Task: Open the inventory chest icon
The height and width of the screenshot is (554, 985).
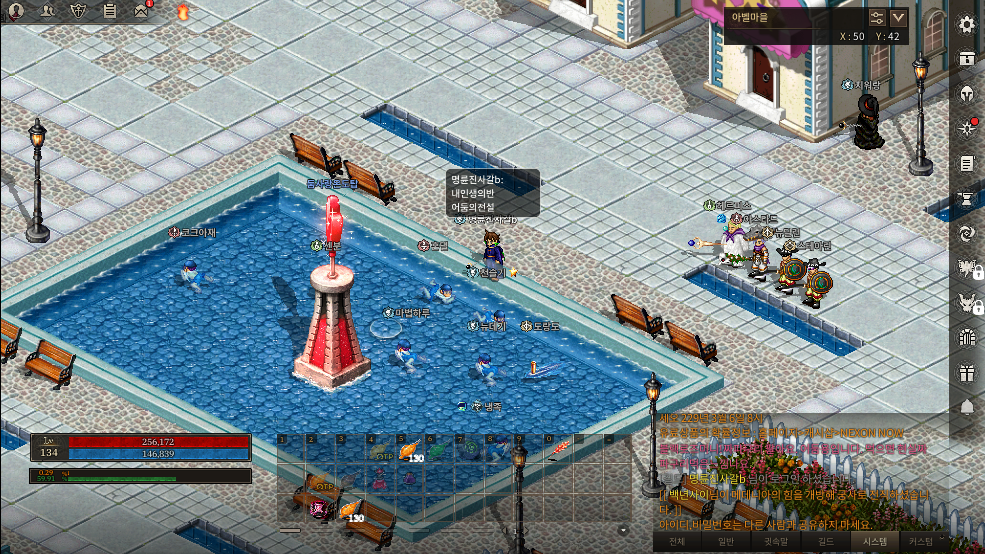Action: (x=967, y=59)
